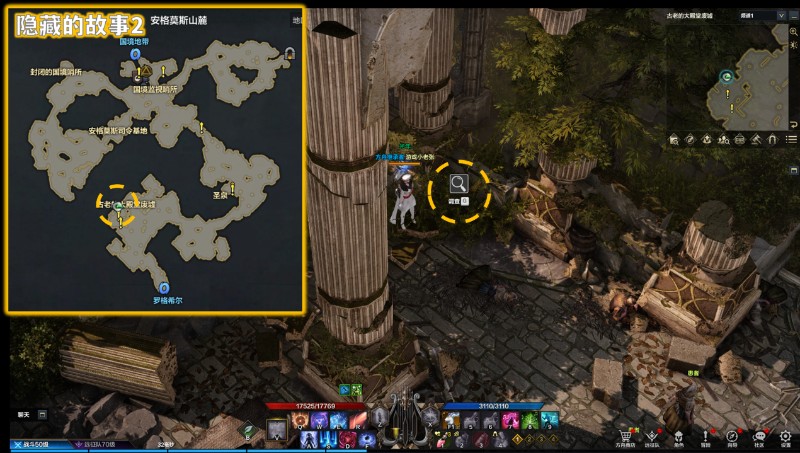Activate the skill on the R slot
800x453 pixels.
click(x=355, y=421)
